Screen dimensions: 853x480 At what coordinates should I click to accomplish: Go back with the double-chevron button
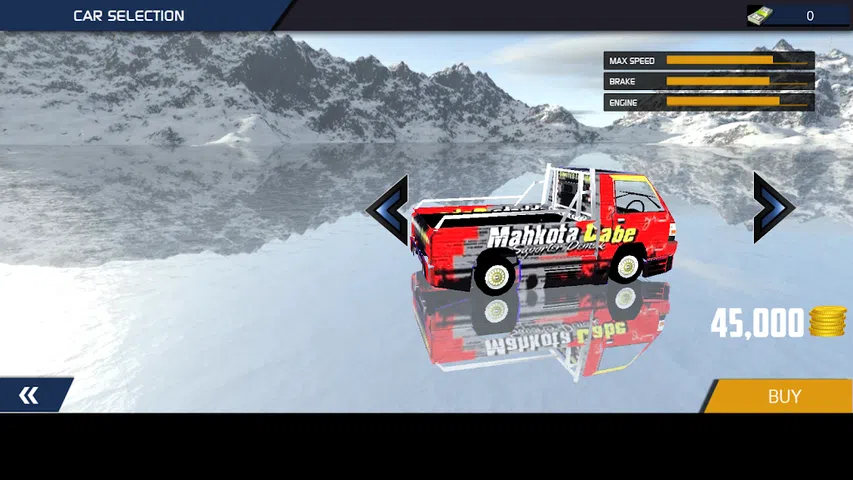point(30,396)
